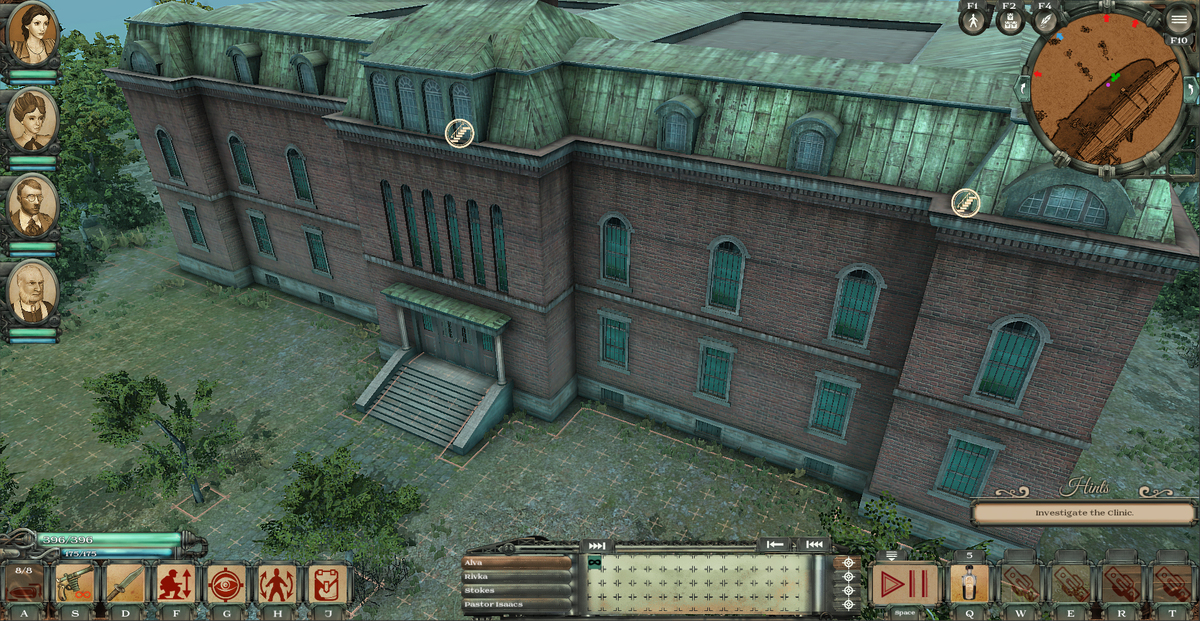Select Alva's portrait in the party list
Screen dimensions: 1200x621
(32, 33)
